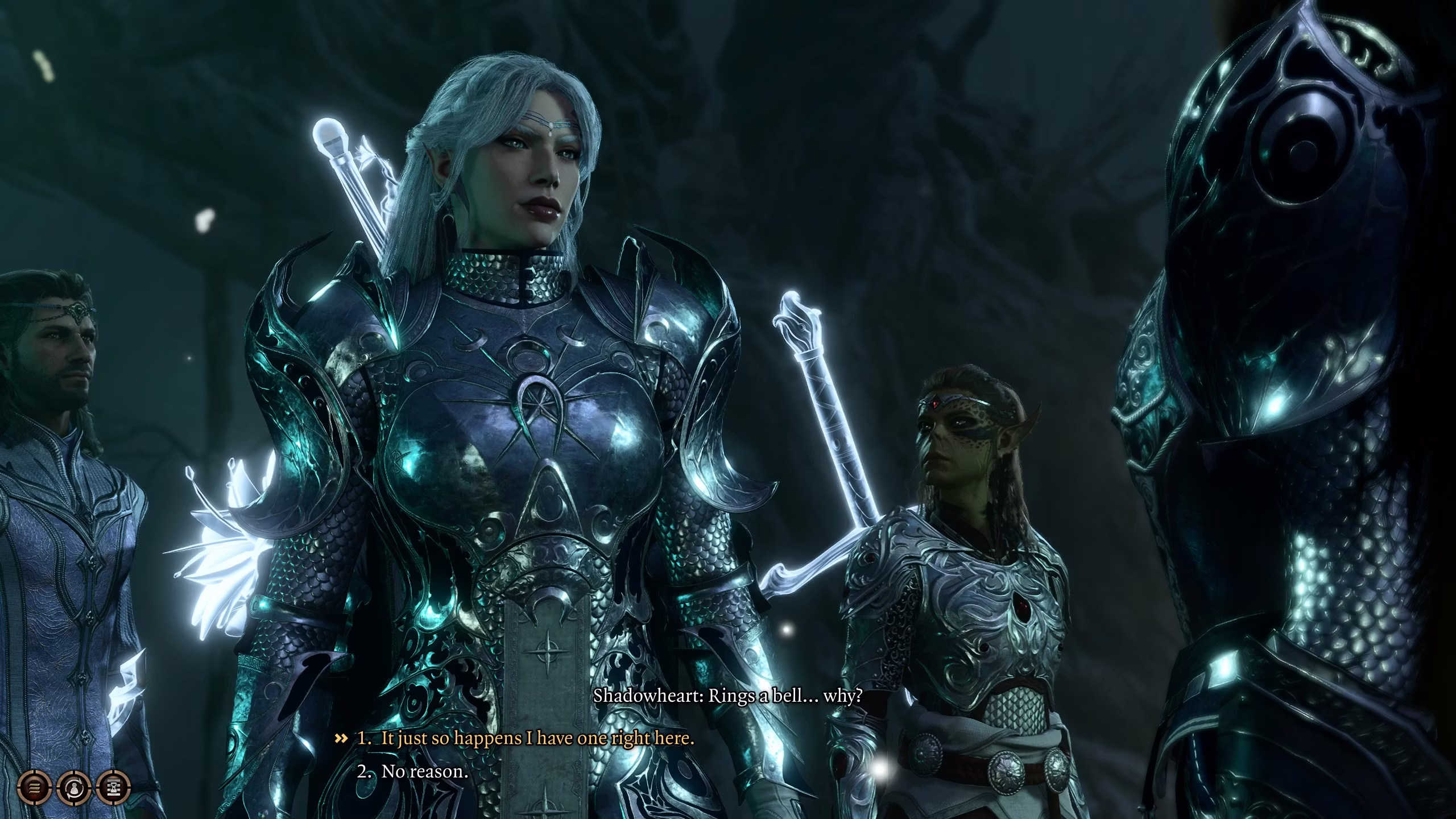Choose 'It just so happens I have one right here'

[537, 739]
